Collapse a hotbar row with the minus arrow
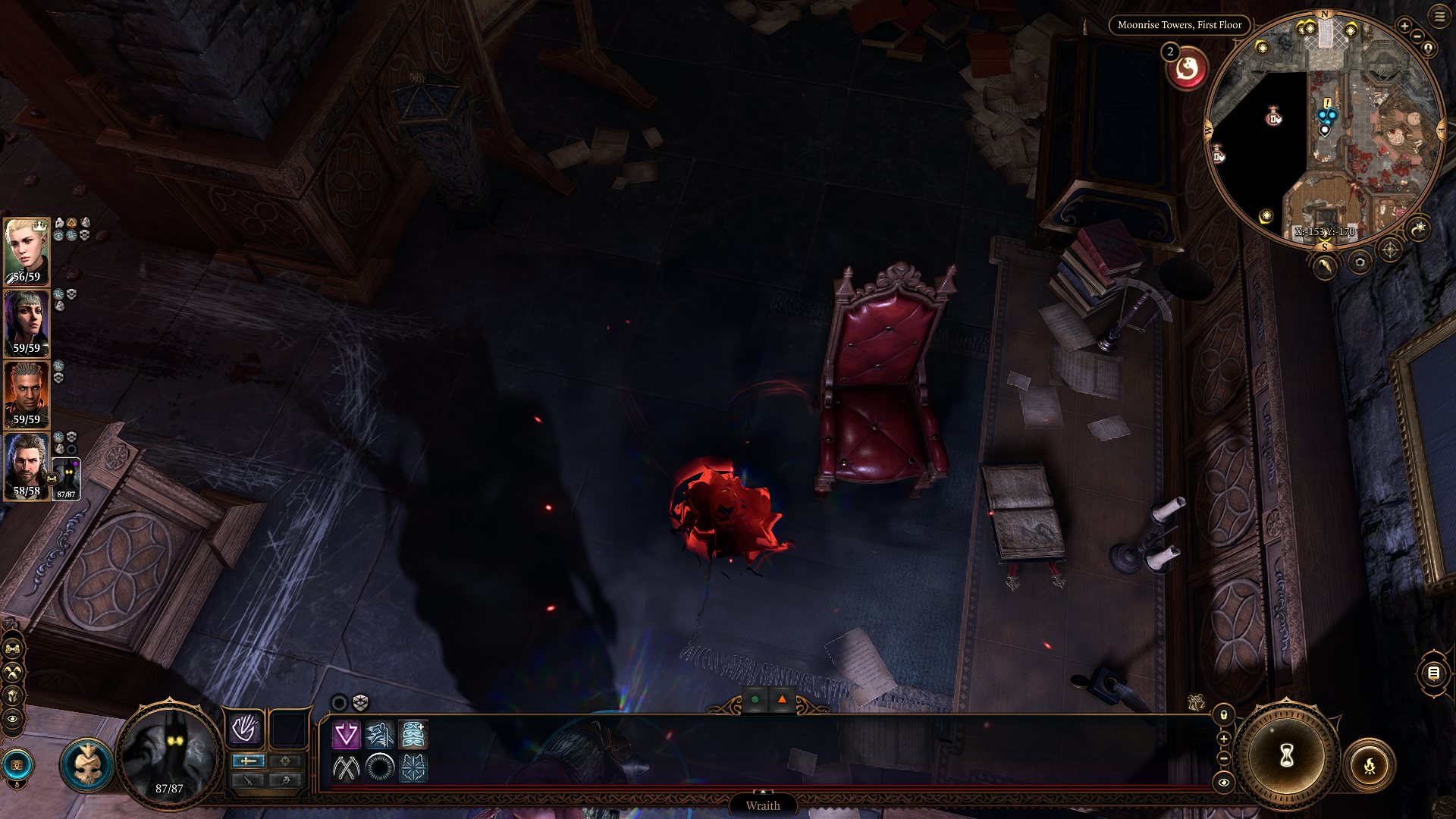1456x819 pixels. point(1224,758)
